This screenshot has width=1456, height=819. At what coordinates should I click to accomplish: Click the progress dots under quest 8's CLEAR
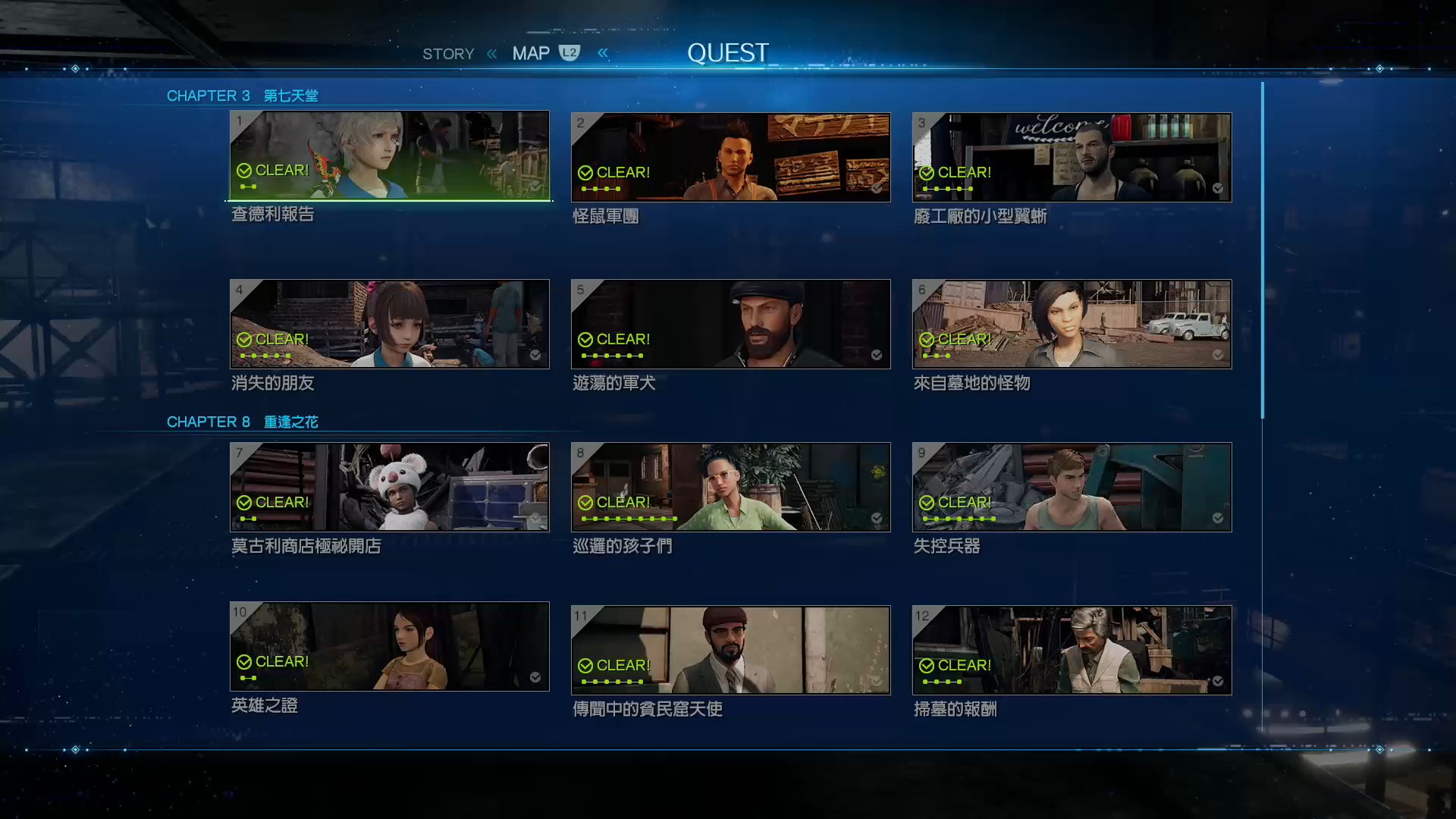[628, 519]
